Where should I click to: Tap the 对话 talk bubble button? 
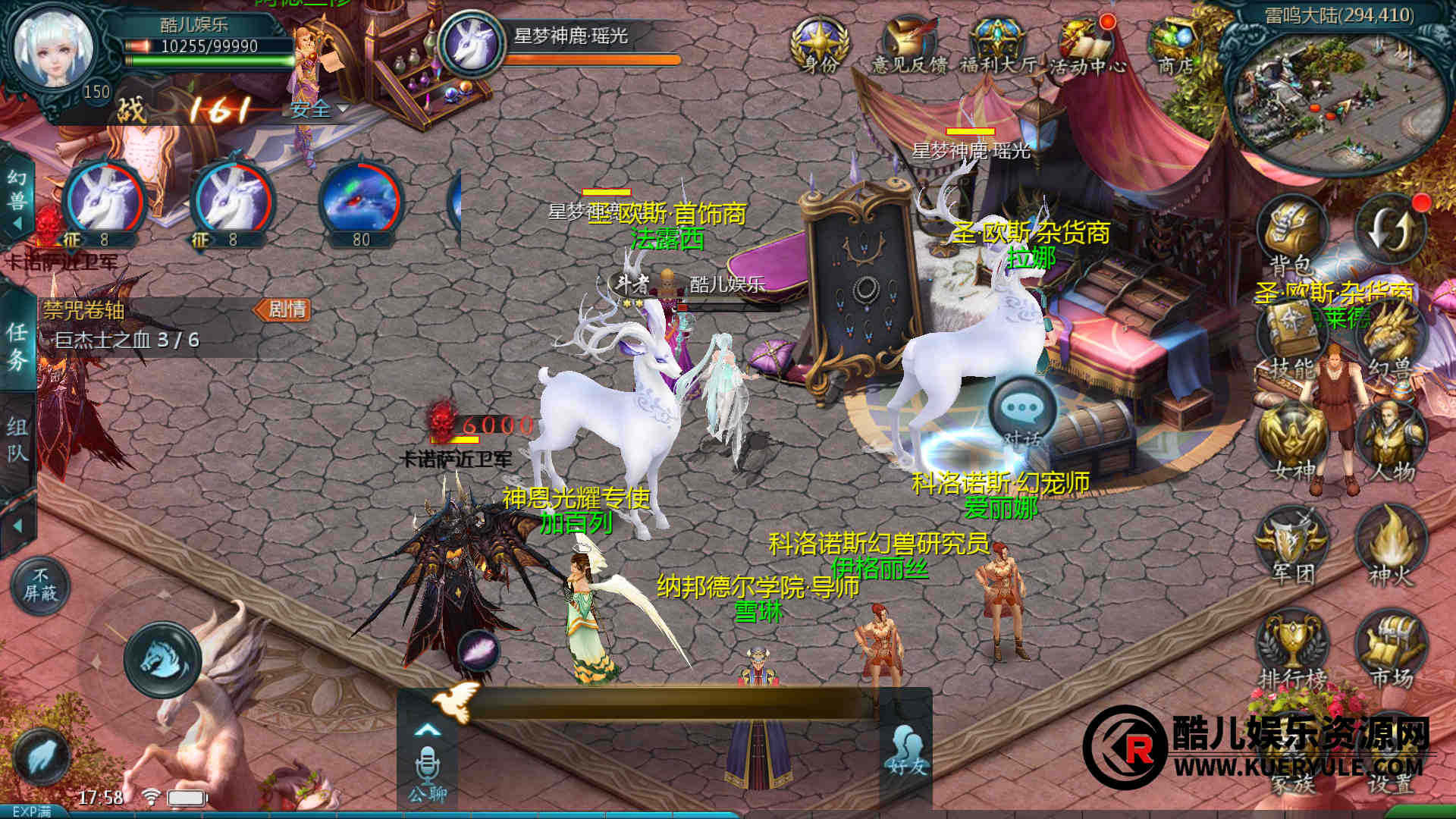[1022, 414]
